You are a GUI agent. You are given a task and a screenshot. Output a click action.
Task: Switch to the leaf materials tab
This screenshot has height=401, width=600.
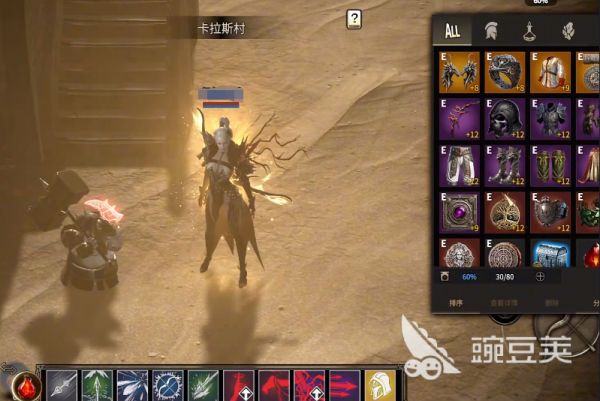point(569,30)
